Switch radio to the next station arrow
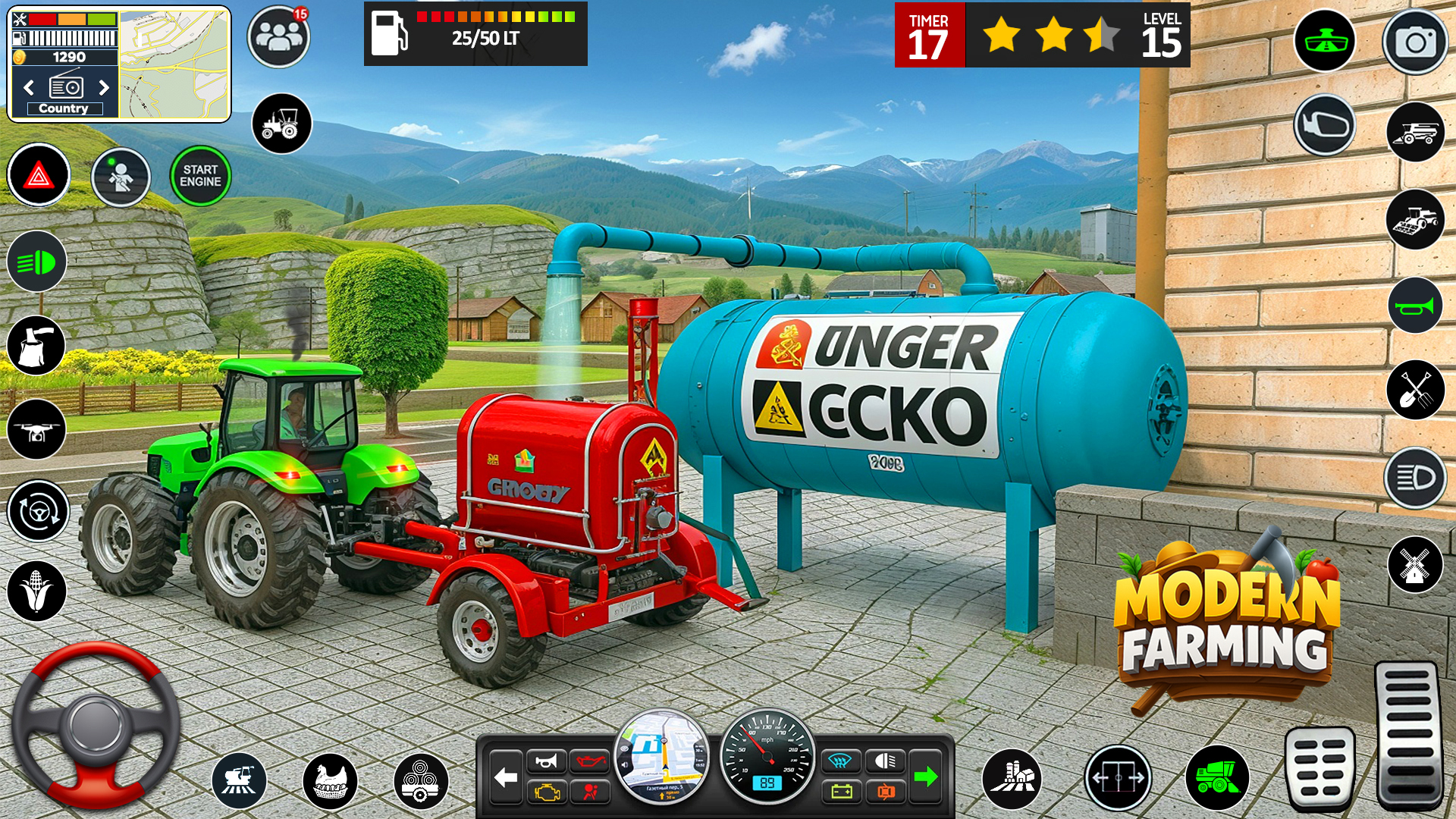Screen dimensions: 1456x819 [x=104, y=87]
